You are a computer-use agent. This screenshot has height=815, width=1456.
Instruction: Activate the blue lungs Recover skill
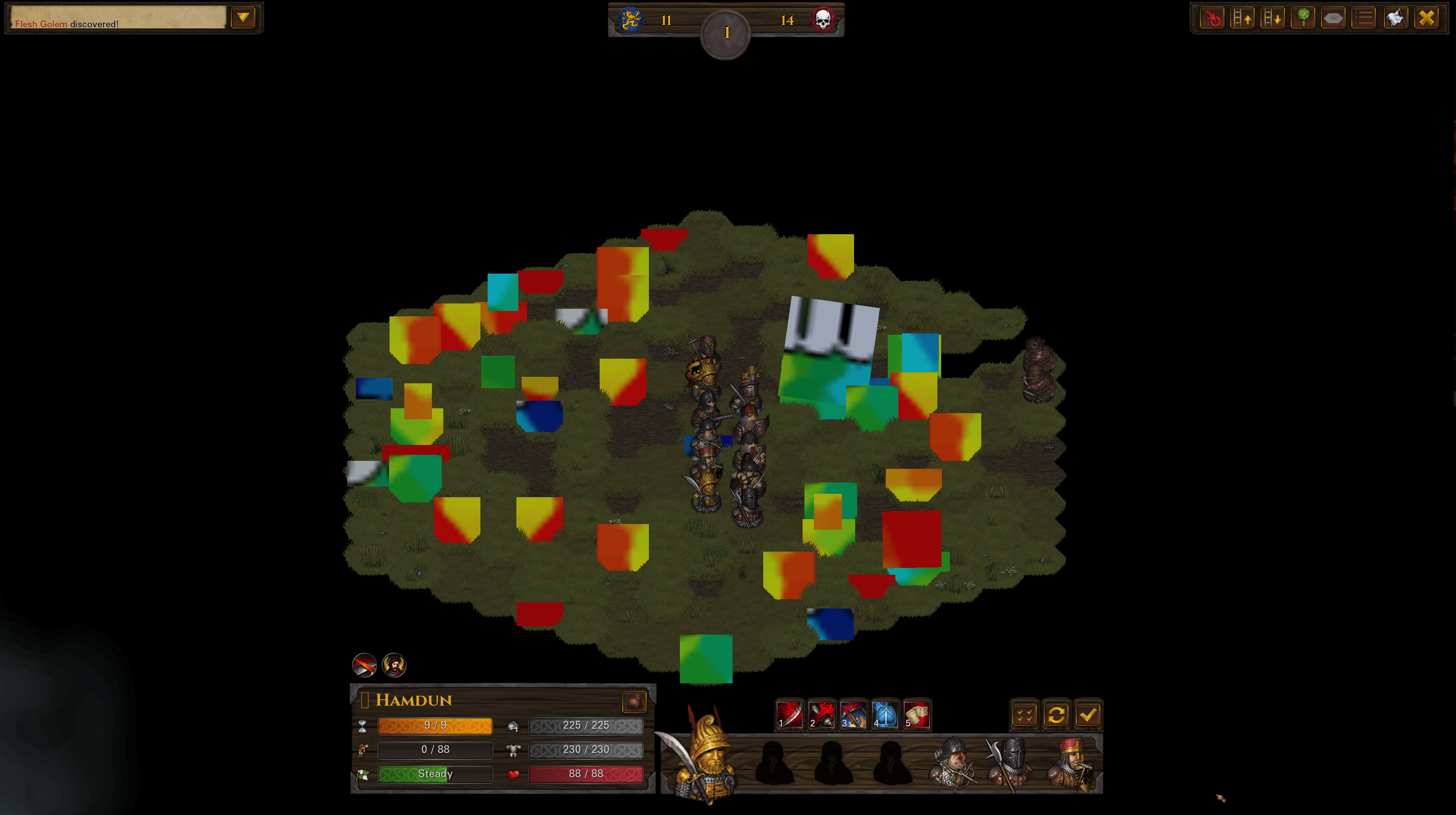(x=885, y=714)
